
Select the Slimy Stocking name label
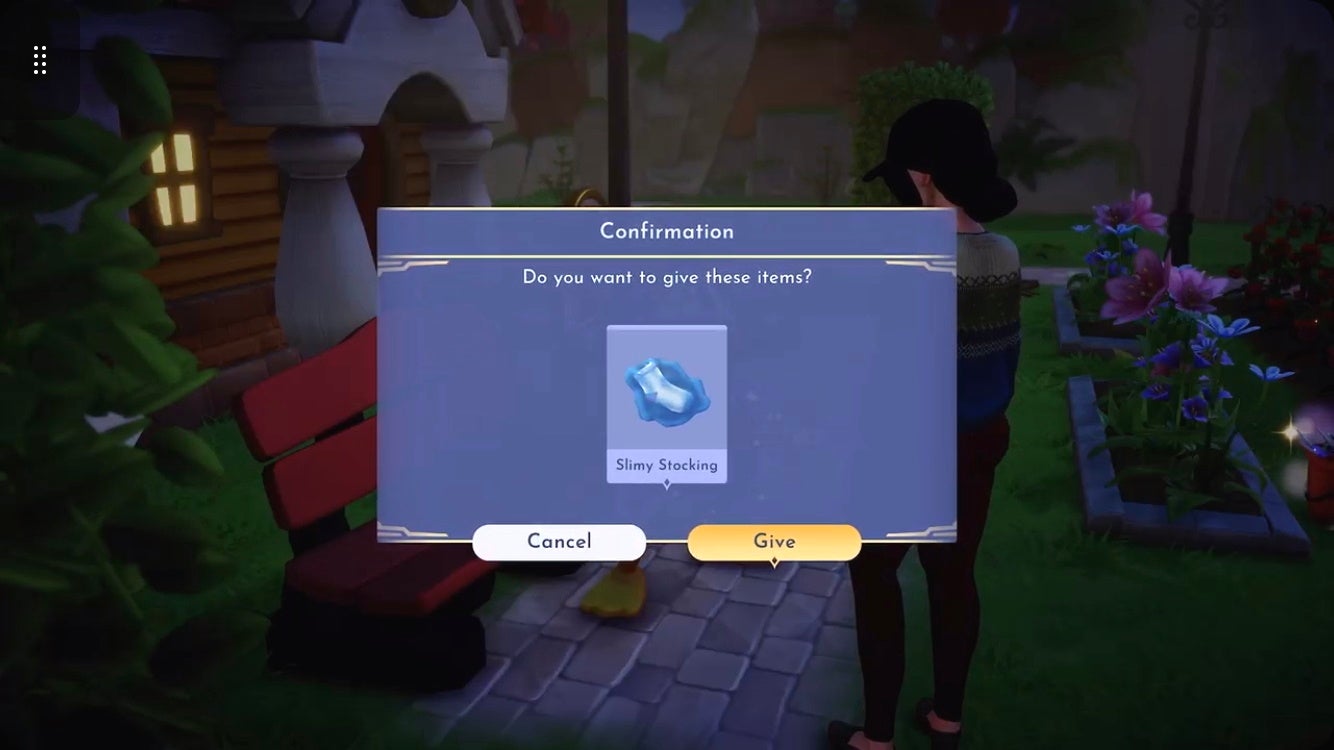[x=667, y=464]
